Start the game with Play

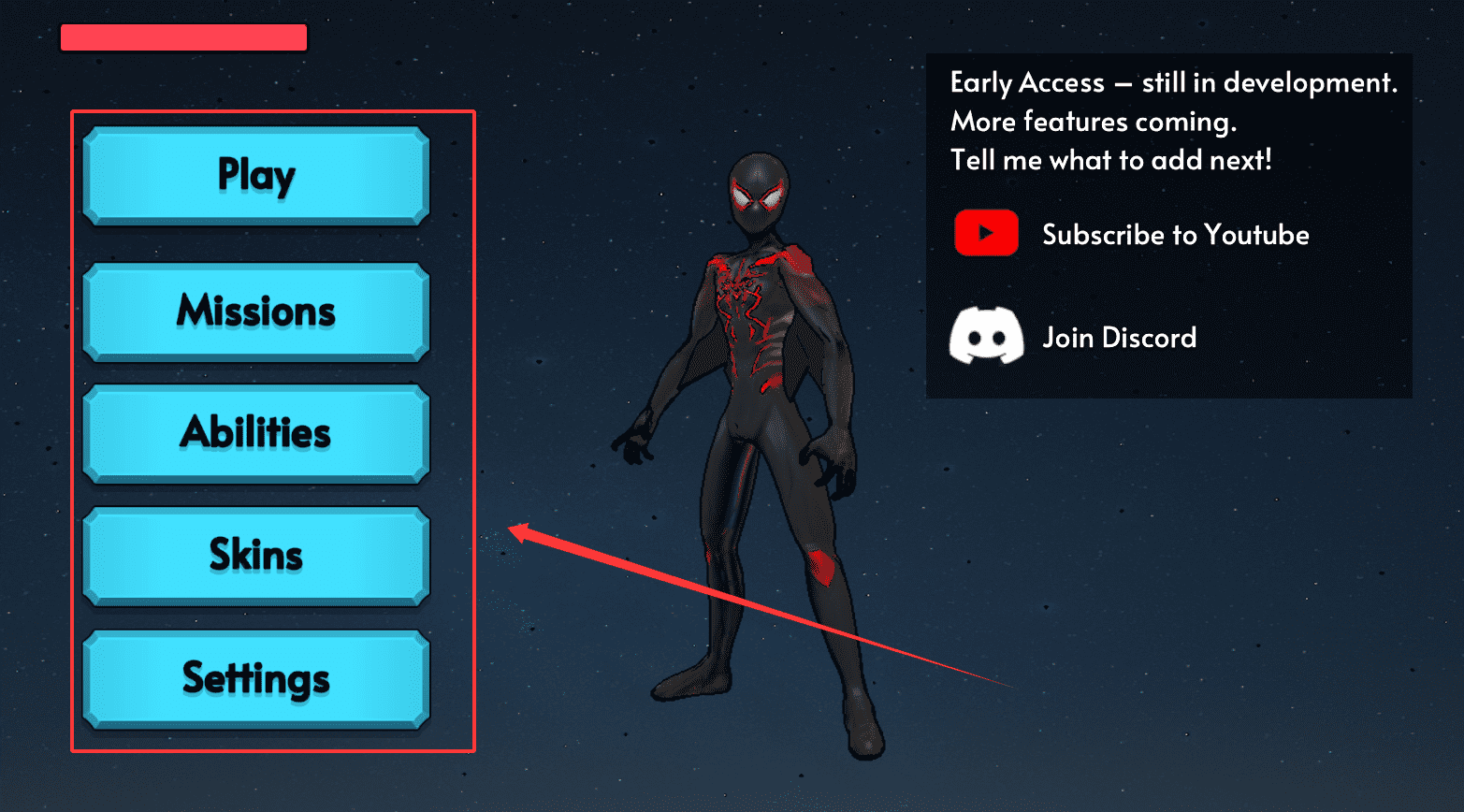[x=255, y=176]
